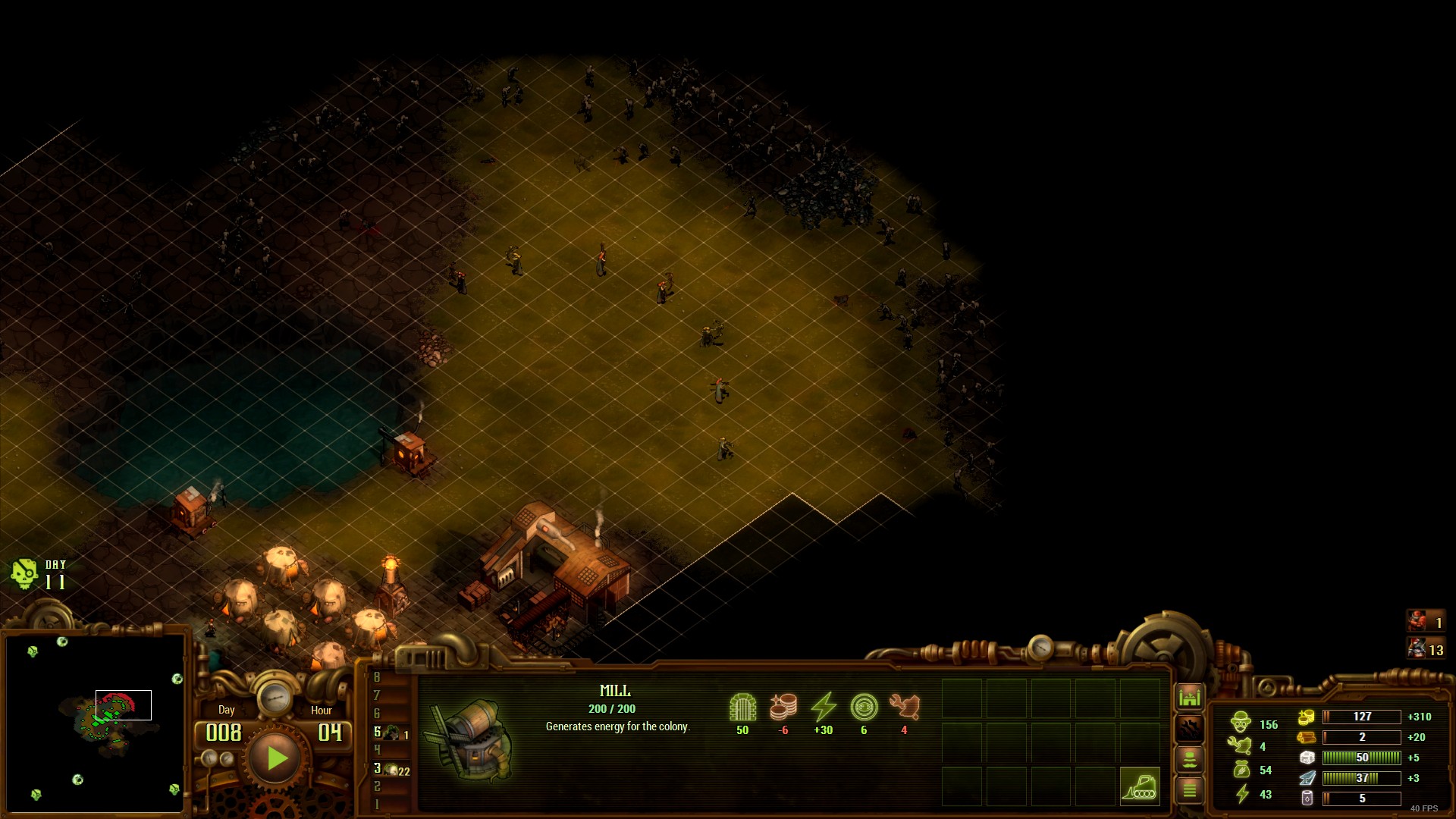Open the game menu with the three-bars icon

[1189, 790]
